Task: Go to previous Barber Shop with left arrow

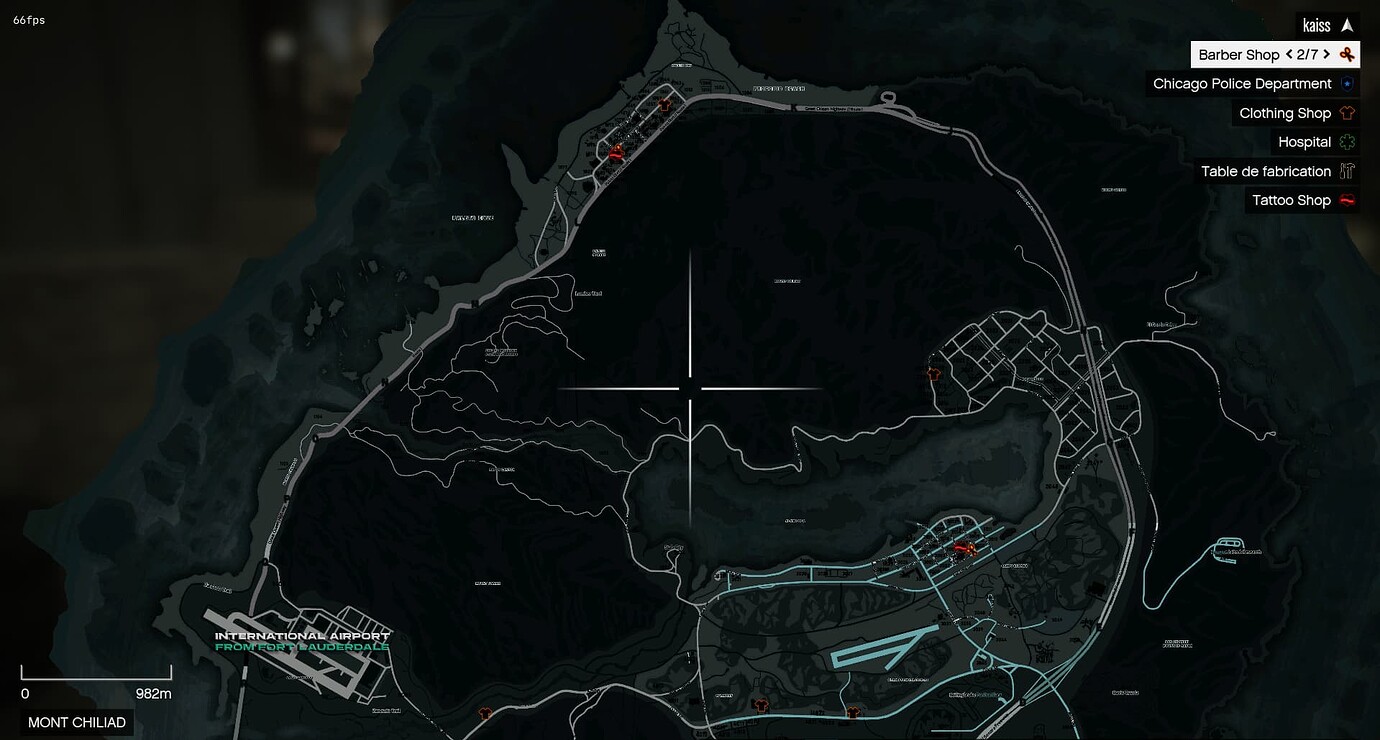Action: coord(1288,54)
